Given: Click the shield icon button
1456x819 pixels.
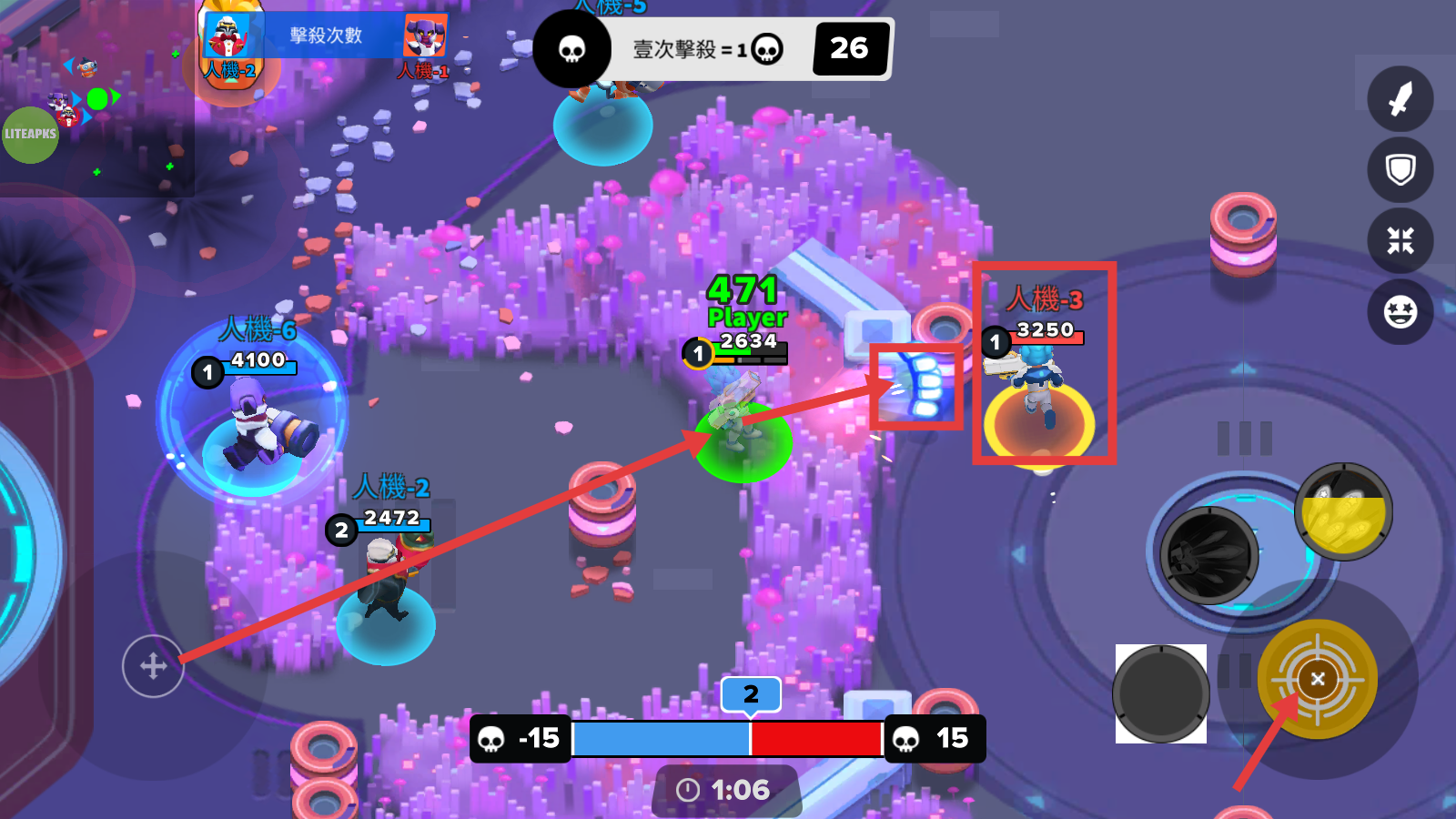Looking at the screenshot, I should [x=1400, y=169].
